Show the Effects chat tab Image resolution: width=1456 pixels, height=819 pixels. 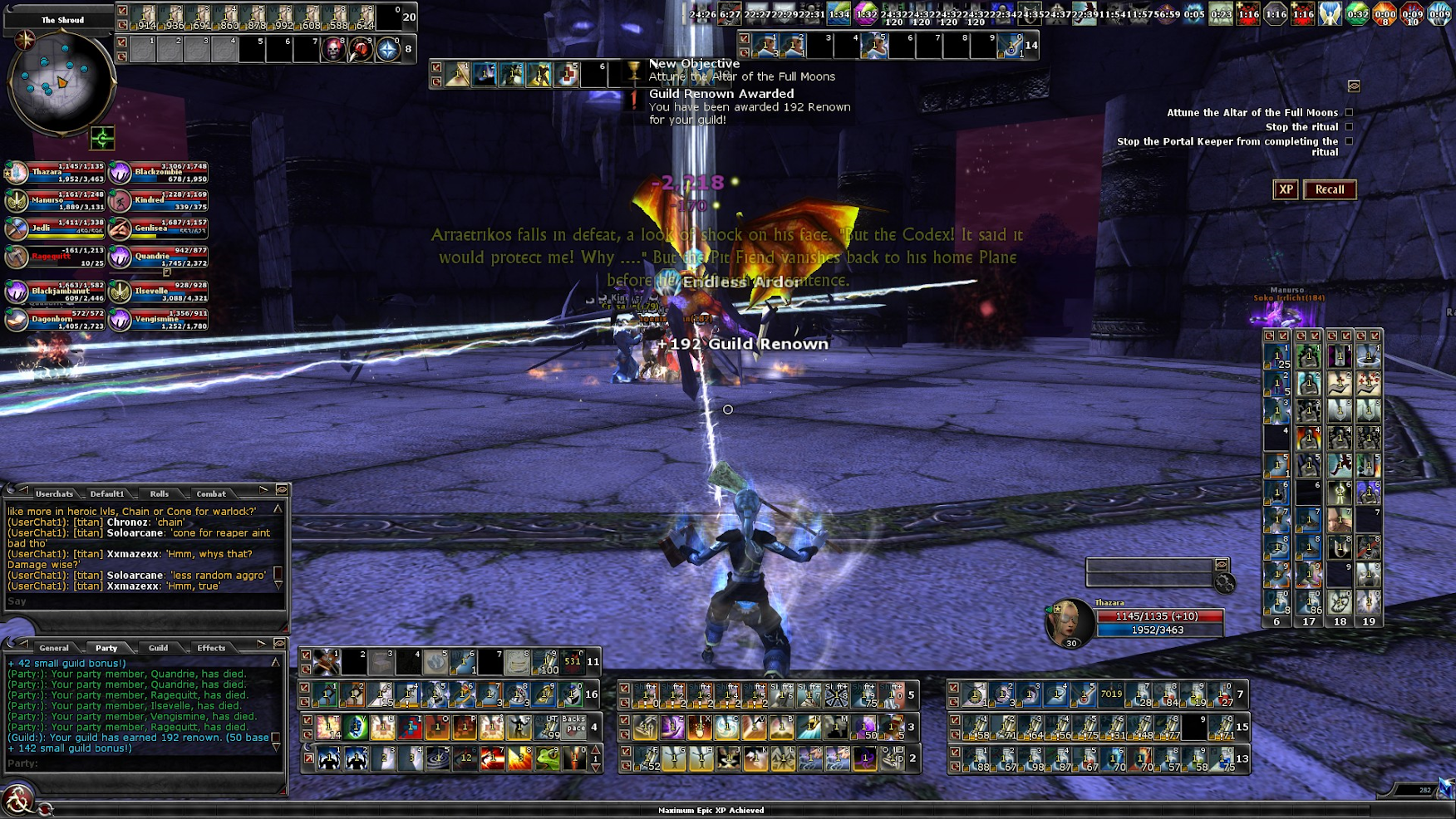pos(211,648)
